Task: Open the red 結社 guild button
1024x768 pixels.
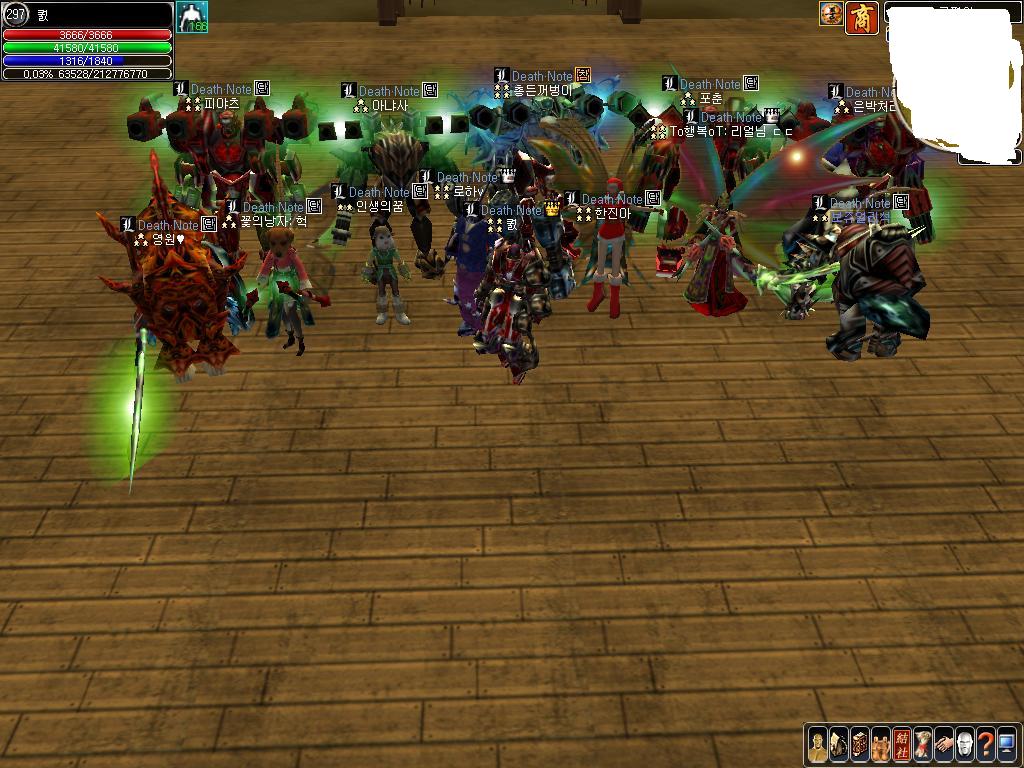Action: (x=902, y=744)
